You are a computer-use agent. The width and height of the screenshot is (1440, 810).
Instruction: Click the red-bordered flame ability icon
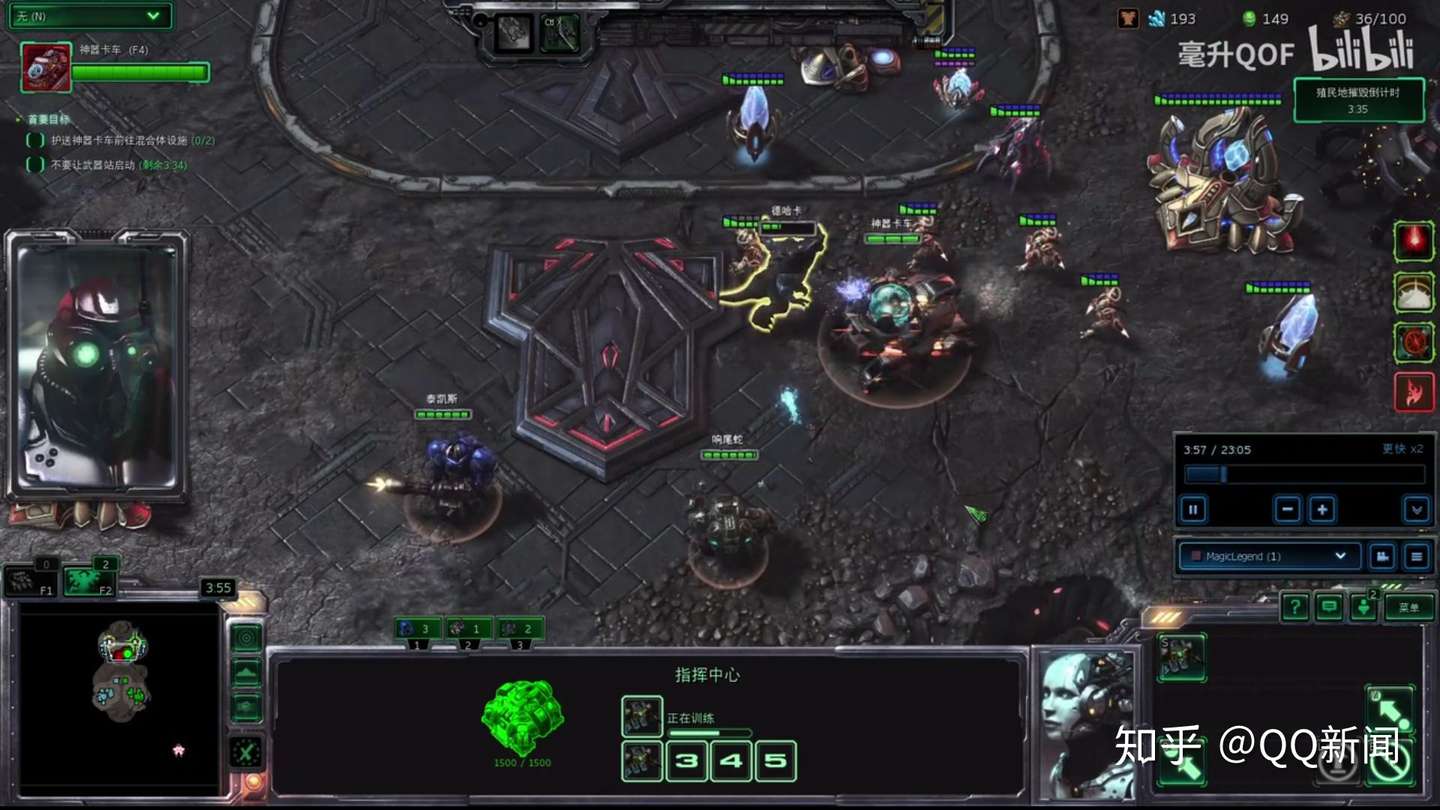coord(1414,391)
